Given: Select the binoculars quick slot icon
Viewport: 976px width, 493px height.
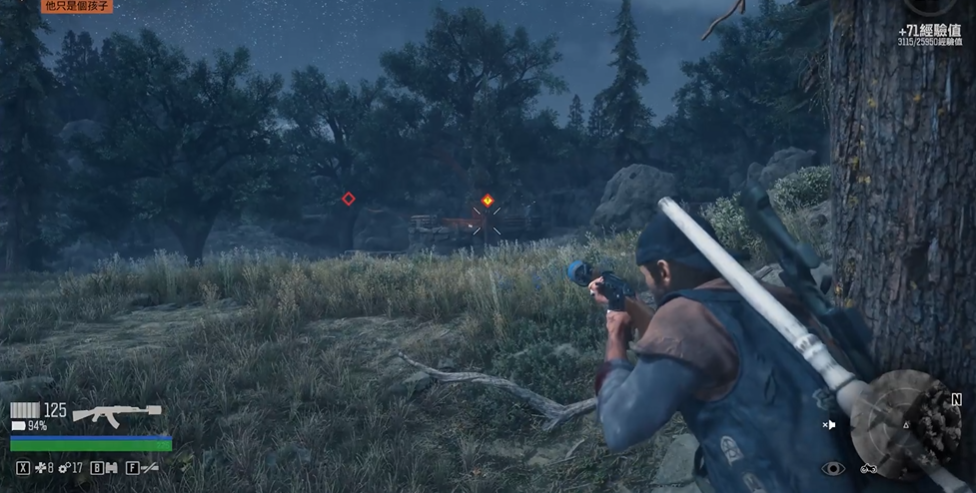Looking at the screenshot, I should 112,467.
